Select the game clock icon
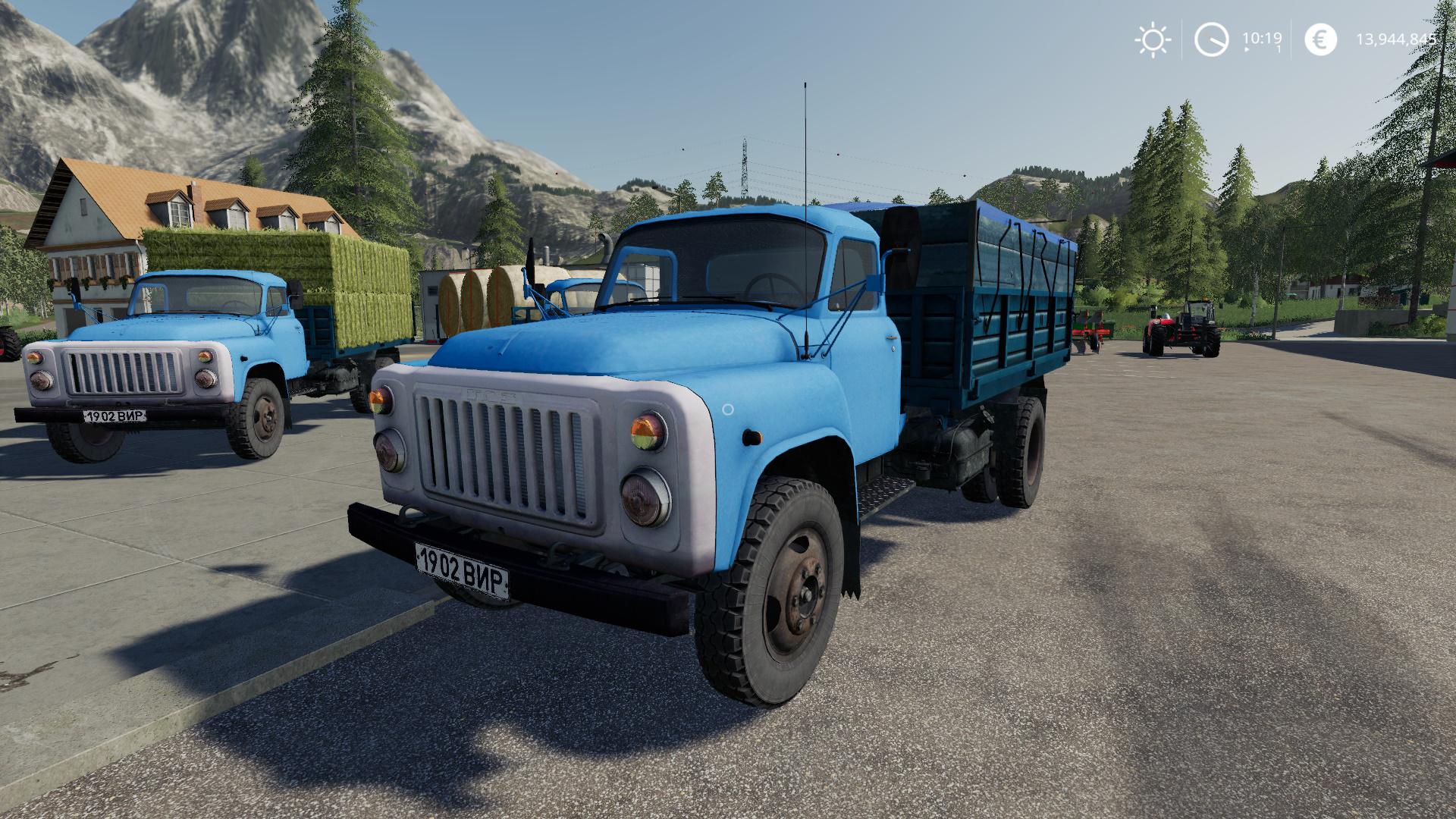The width and height of the screenshot is (1456, 819). point(1211,39)
